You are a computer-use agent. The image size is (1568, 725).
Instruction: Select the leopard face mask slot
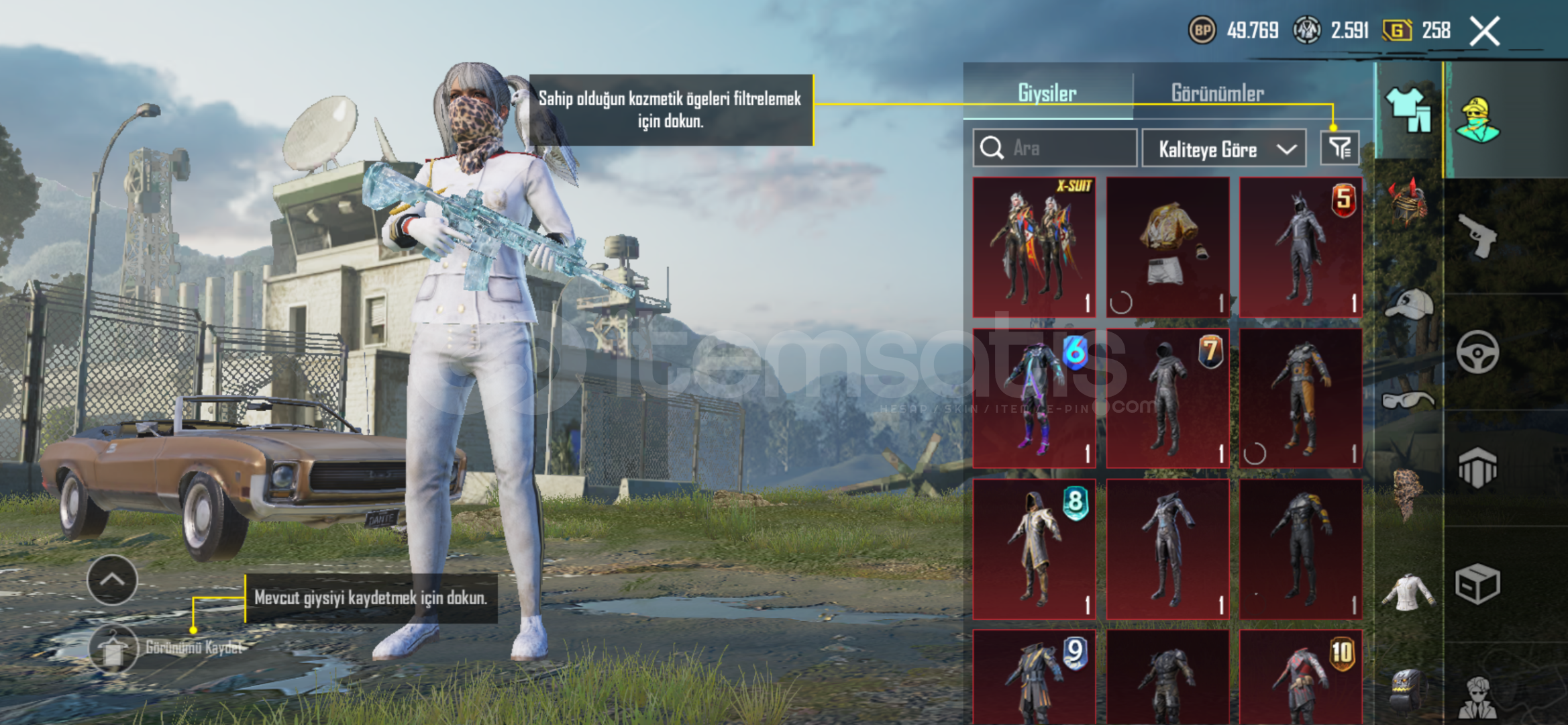coord(1408,493)
